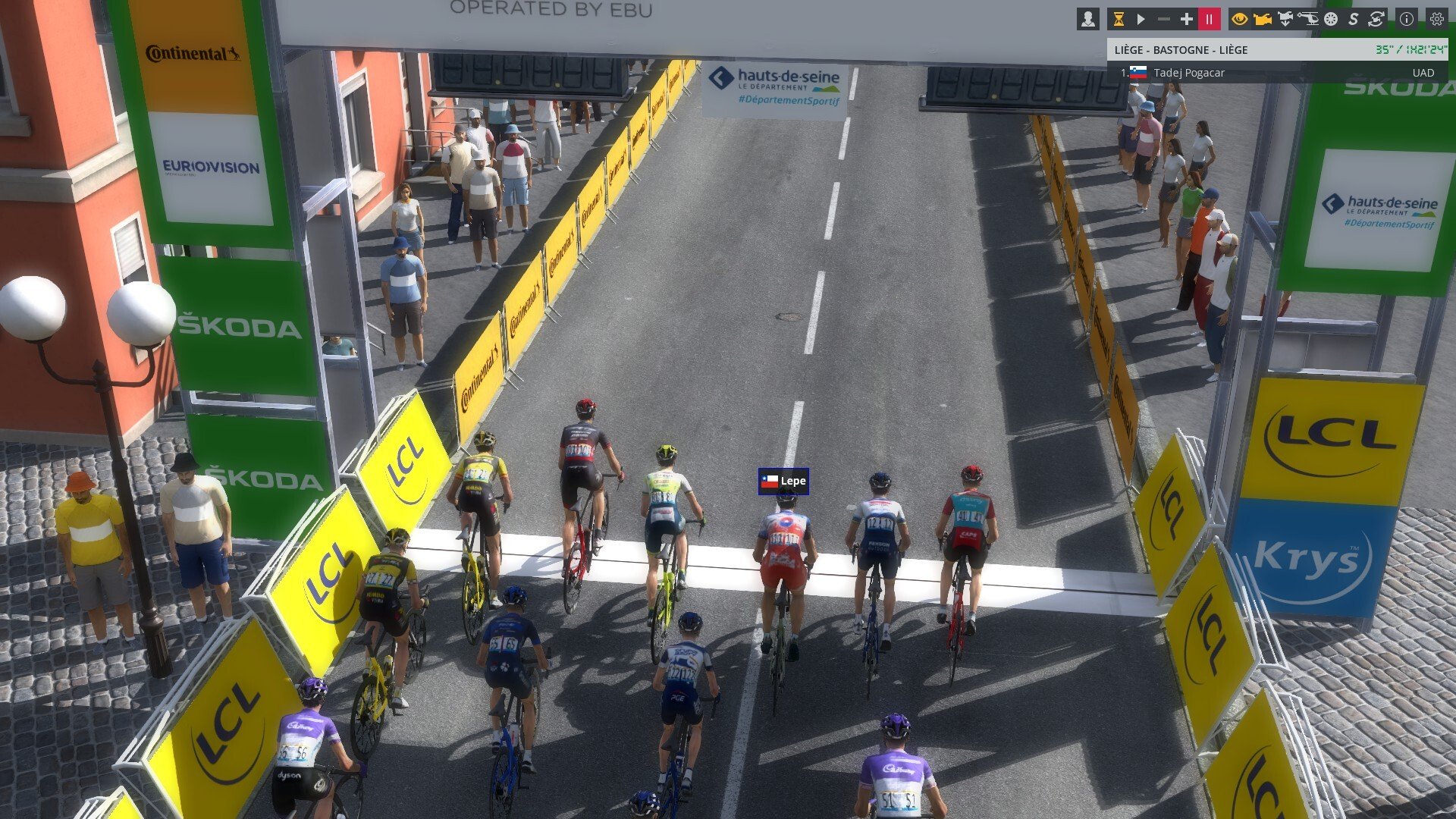Open the rider profile silhouette icon
The height and width of the screenshot is (819, 1456).
pos(1088,19)
